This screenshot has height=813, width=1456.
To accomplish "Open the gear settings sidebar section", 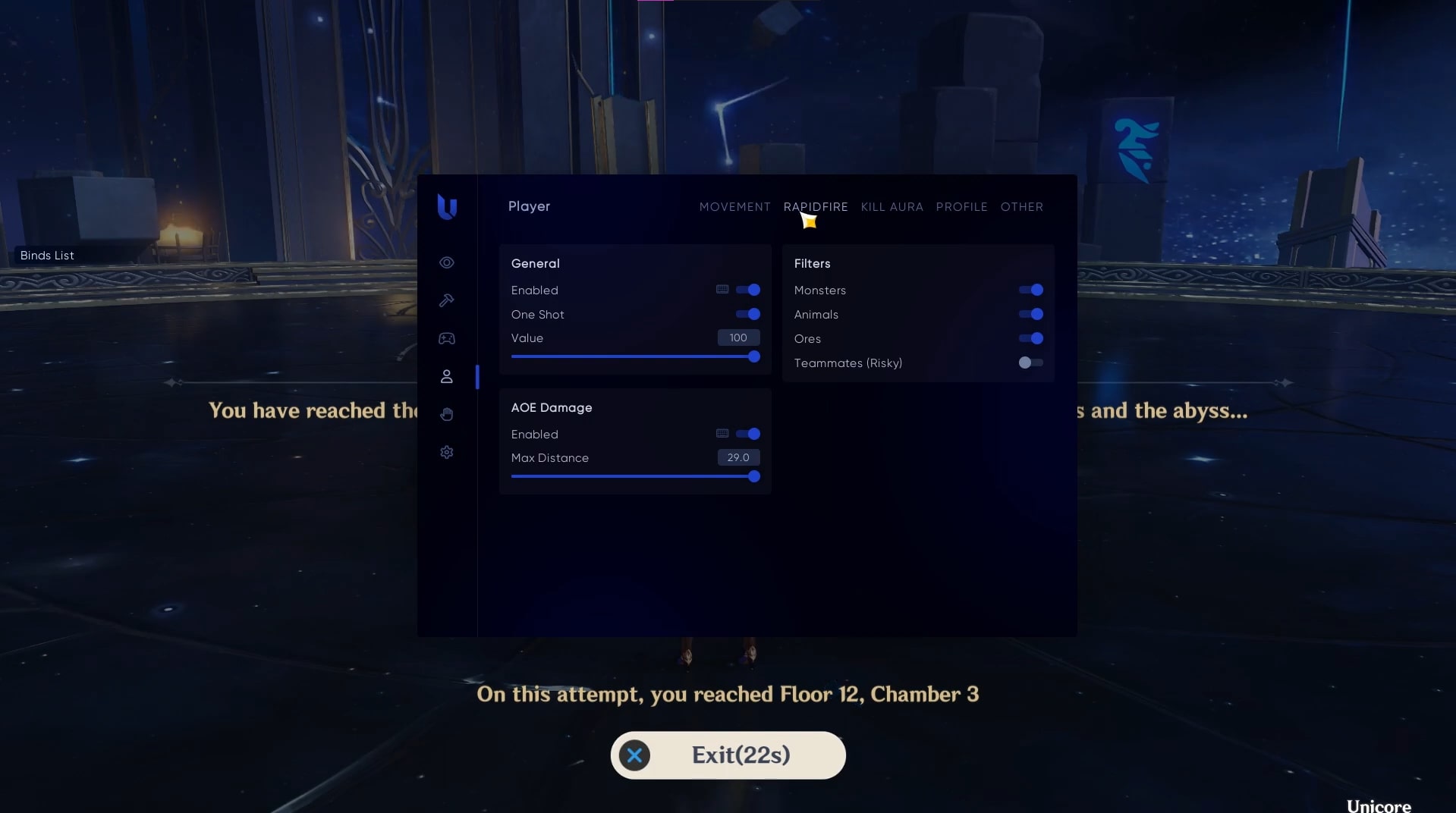I will pos(447,452).
